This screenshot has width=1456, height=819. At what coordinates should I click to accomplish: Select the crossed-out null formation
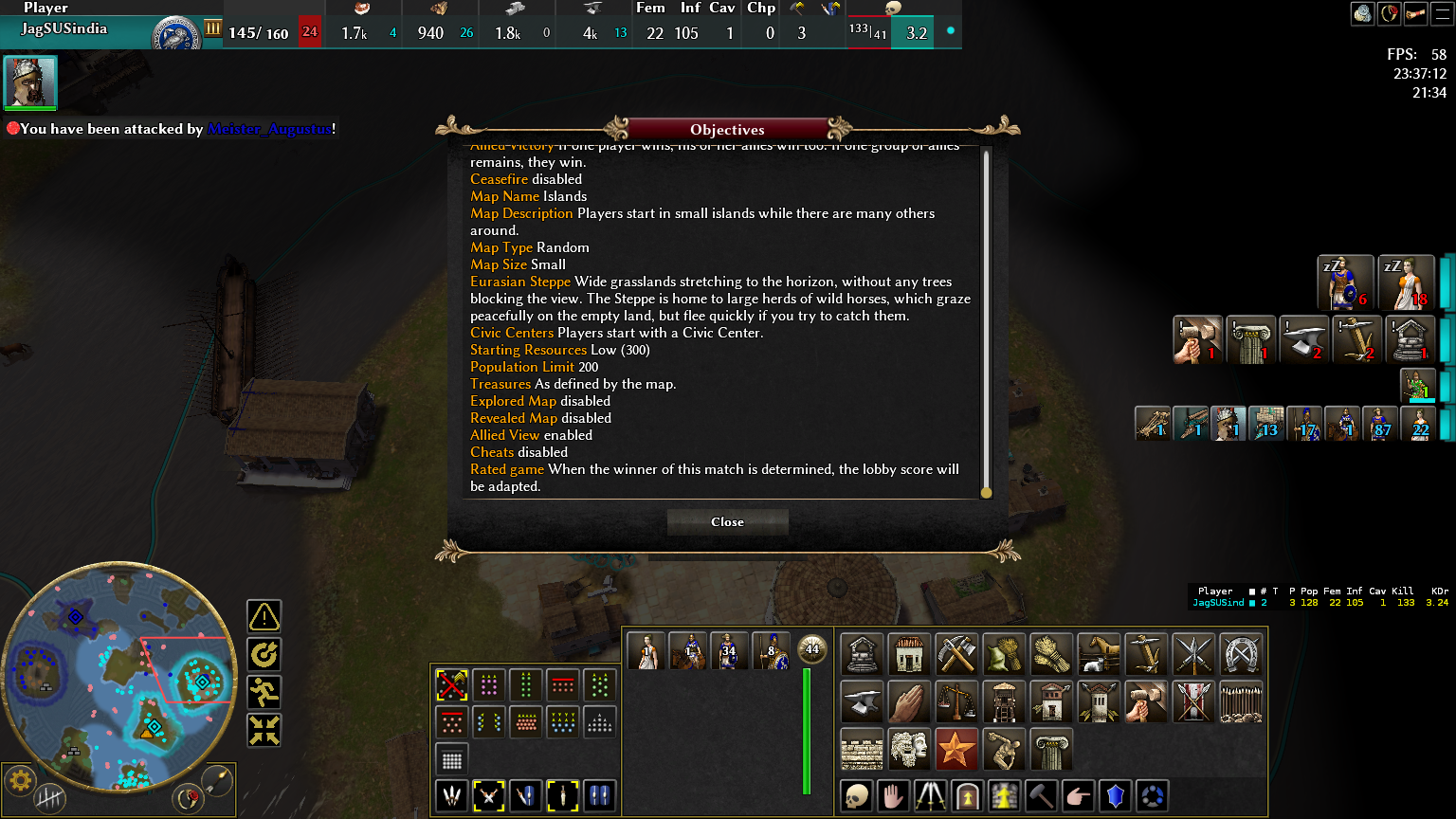pos(452,684)
